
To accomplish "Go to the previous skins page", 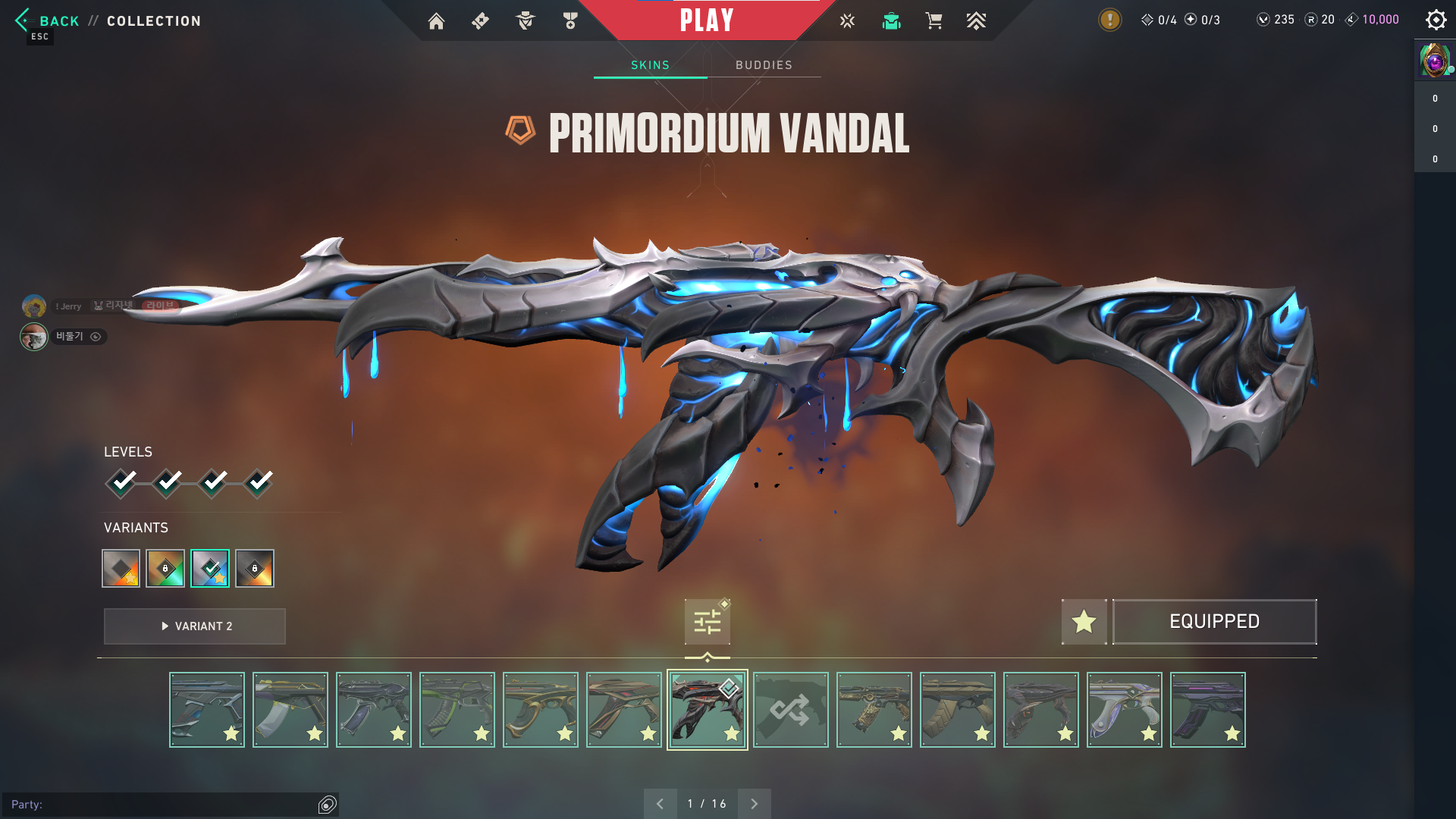I will coord(660,804).
